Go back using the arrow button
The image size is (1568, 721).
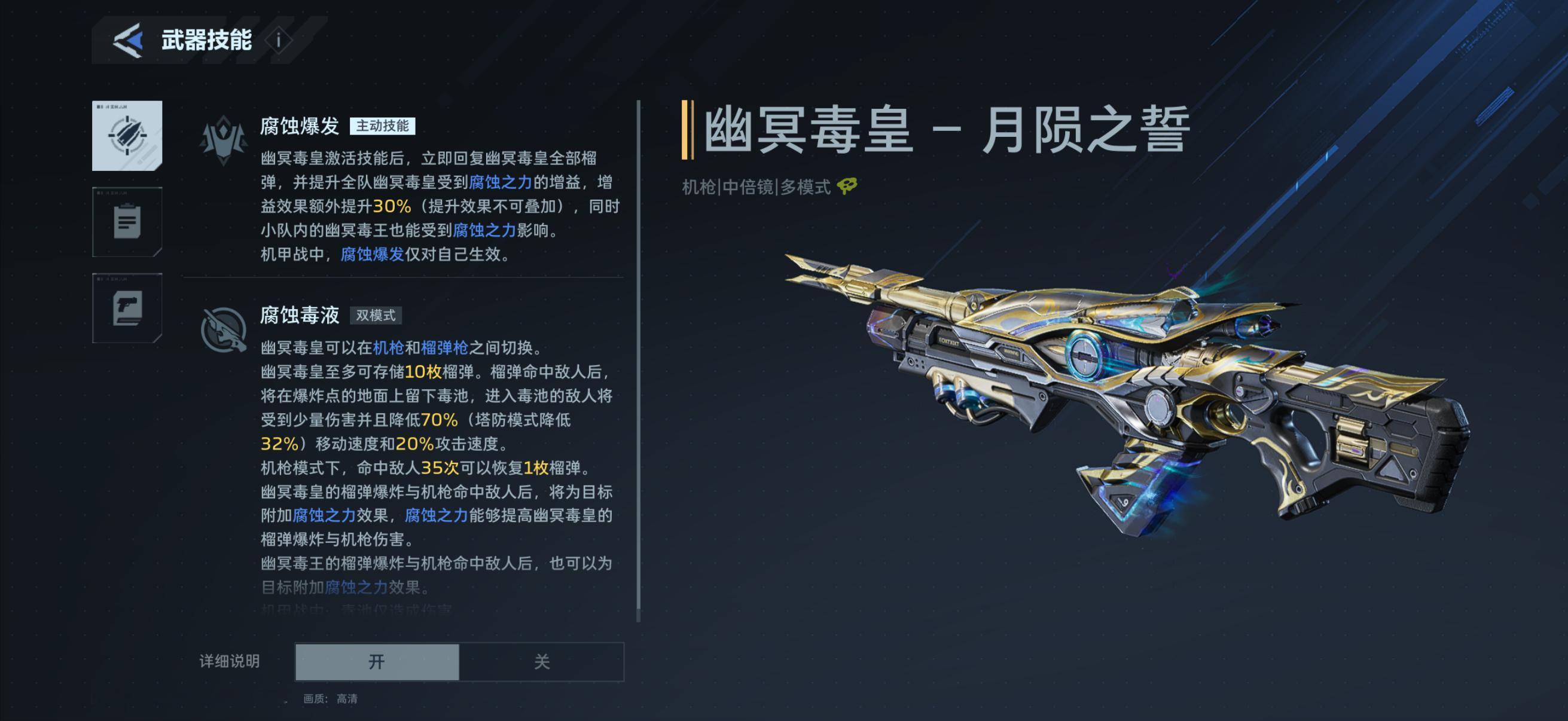coord(129,40)
